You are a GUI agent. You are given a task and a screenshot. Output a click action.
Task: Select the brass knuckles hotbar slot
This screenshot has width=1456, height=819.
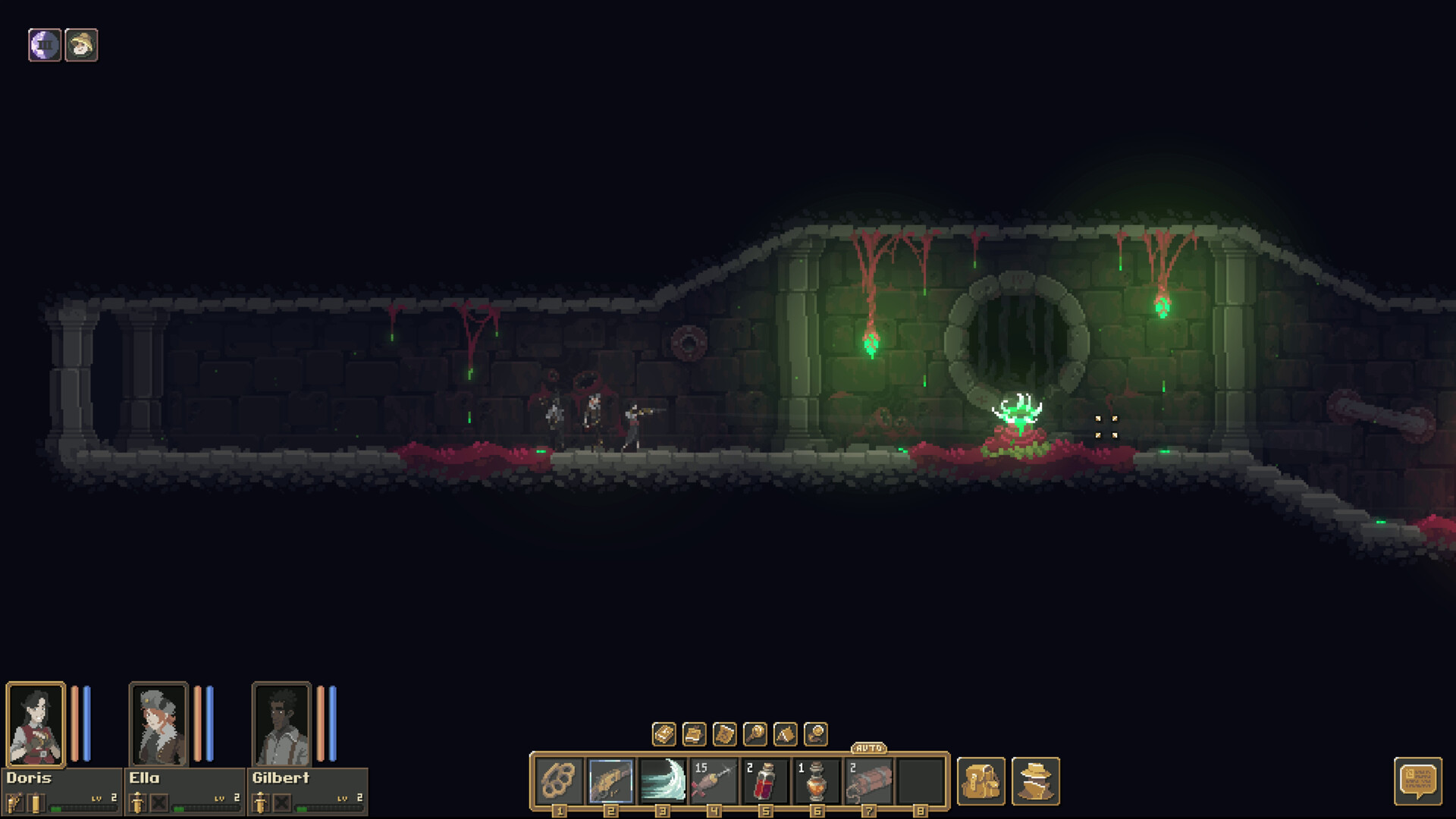pos(559,780)
